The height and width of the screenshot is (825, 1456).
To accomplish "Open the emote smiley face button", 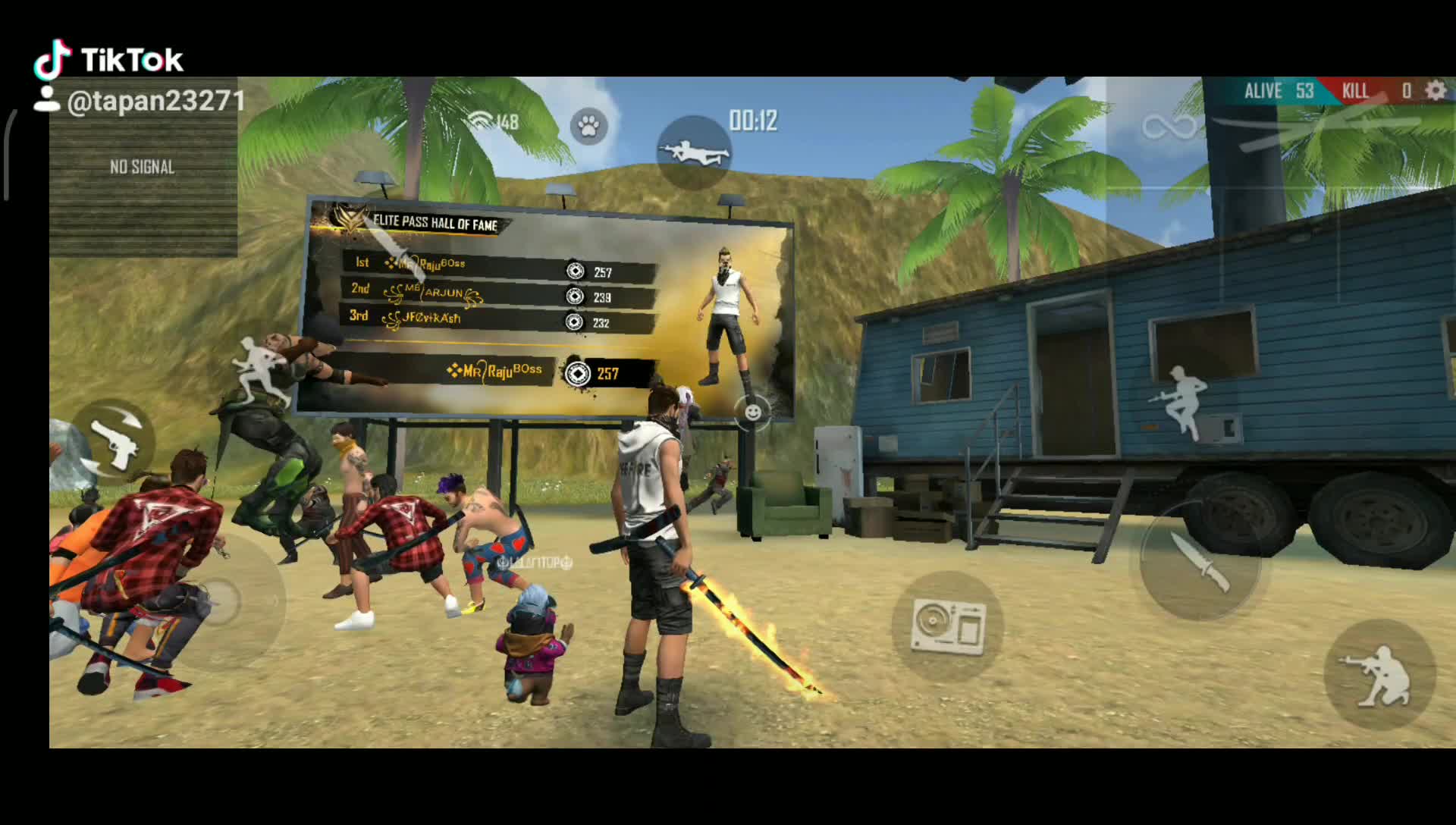I will click(752, 412).
